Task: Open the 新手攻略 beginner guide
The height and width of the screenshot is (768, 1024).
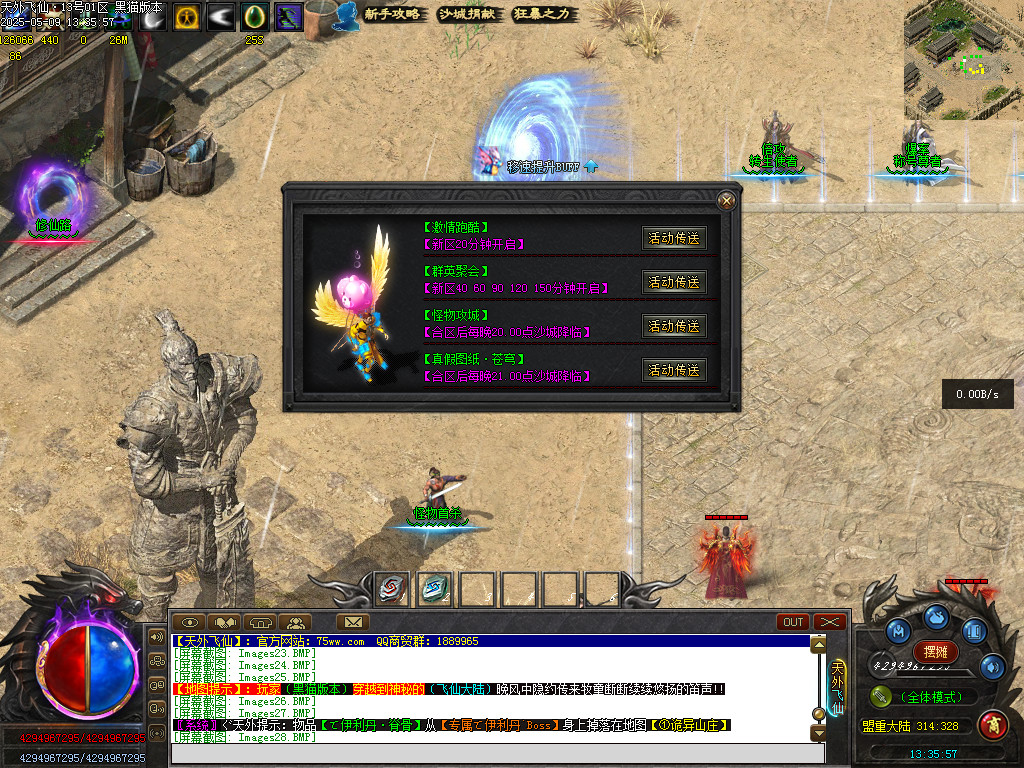Action: [x=392, y=14]
